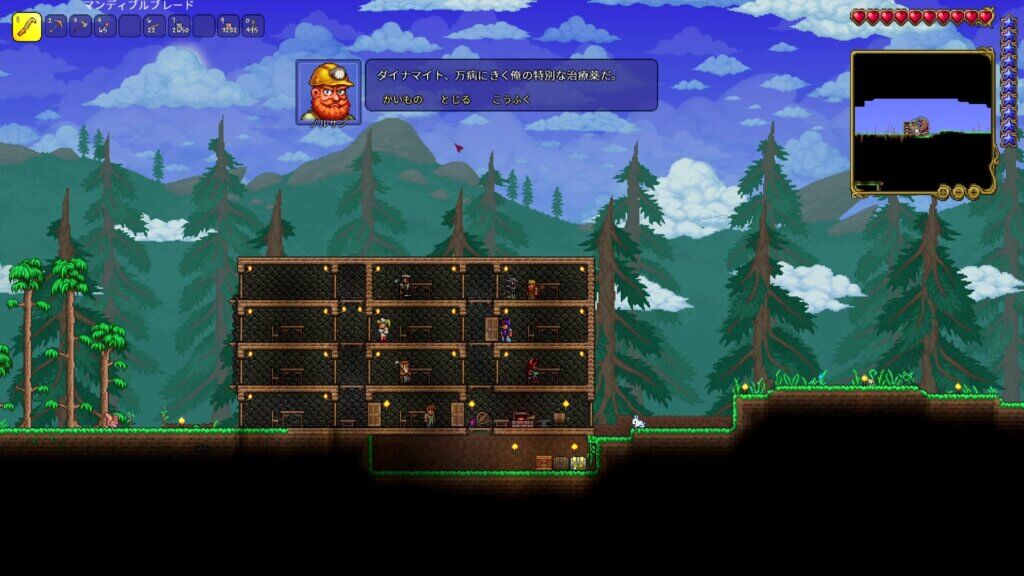Select the highlighted Mandible Blade hotbar slot
Image resolution: width=1024 pixels, height=576 pixels.
point(26,26)
